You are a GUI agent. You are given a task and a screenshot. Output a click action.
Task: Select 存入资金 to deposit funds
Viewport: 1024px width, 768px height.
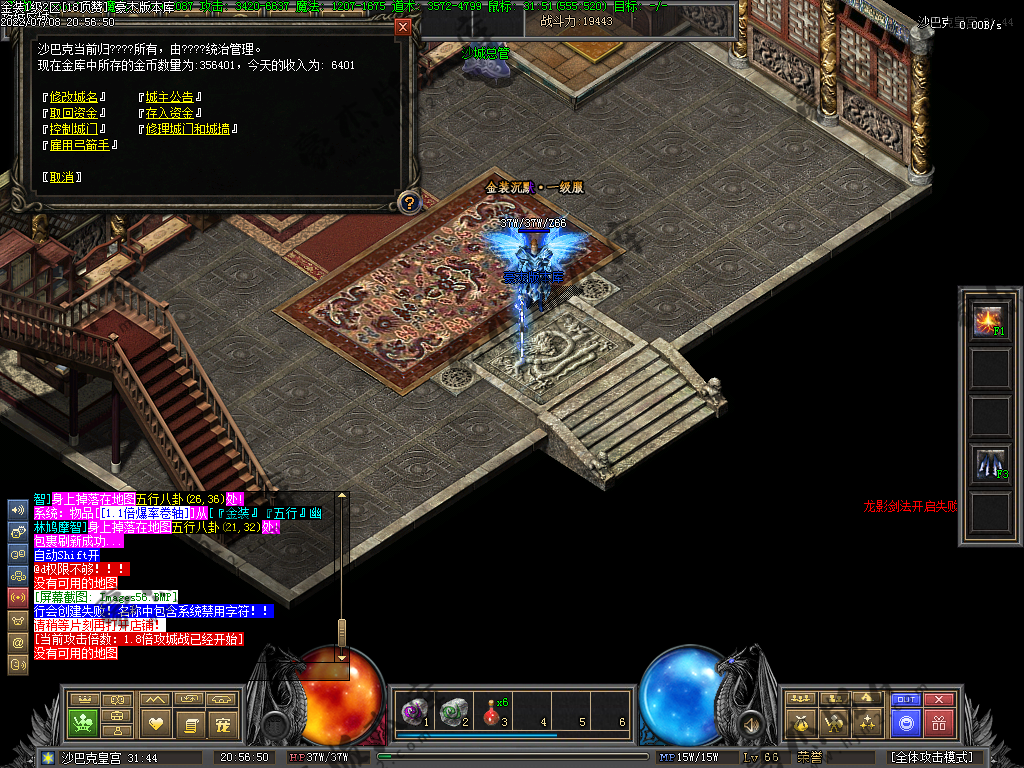click(169, 113)
